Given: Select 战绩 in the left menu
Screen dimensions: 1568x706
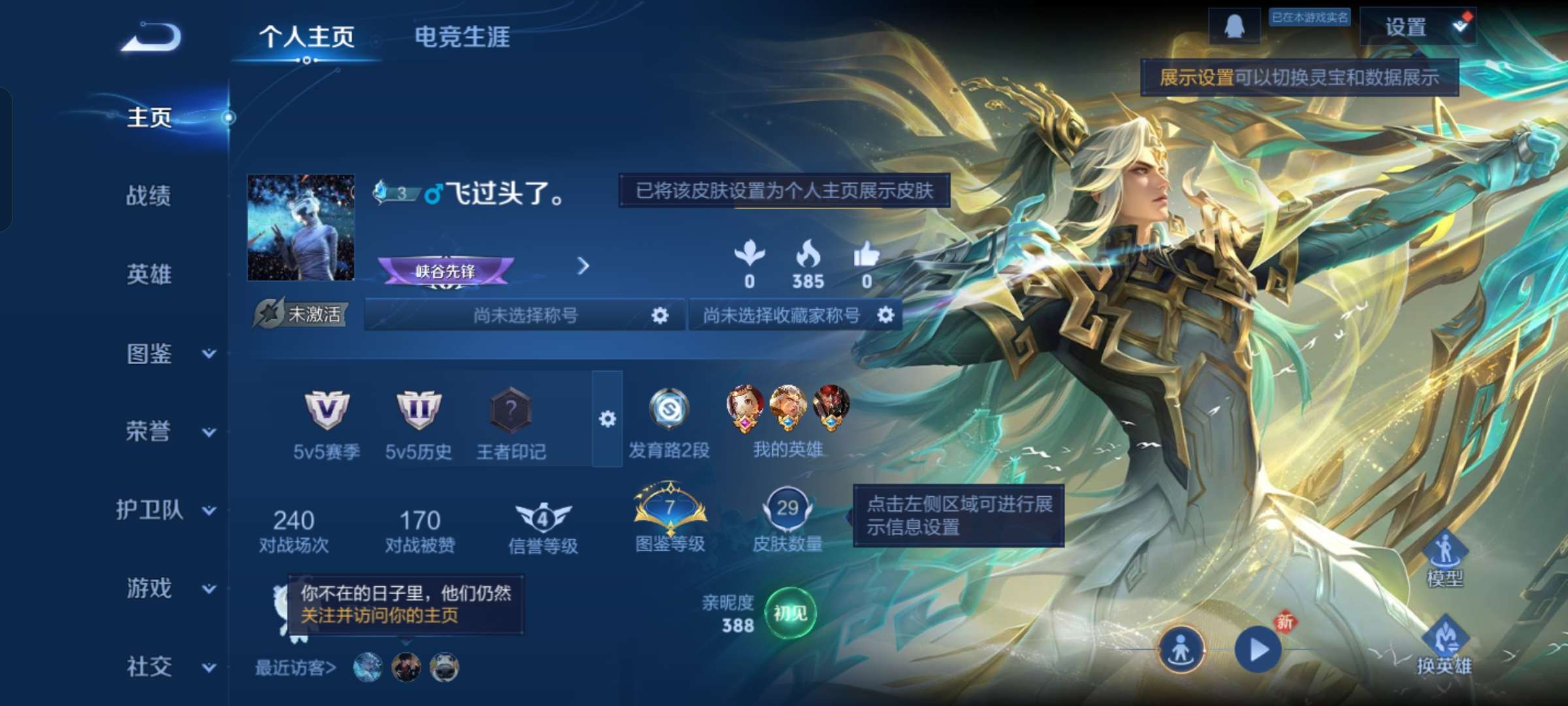Looking at the screenshot, I should [149, 197].
